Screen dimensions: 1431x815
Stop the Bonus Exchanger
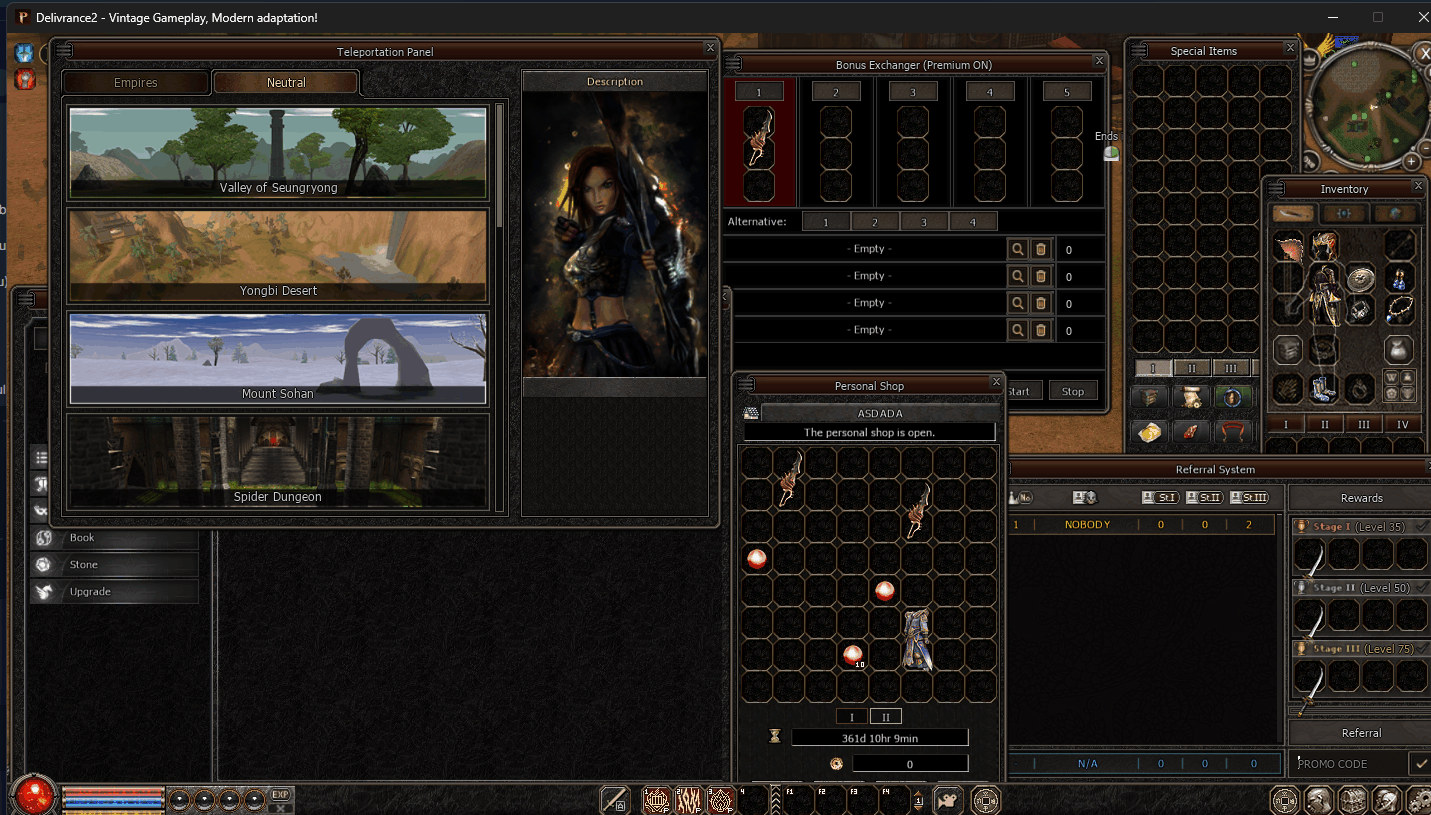click(x=1073, y=391)
